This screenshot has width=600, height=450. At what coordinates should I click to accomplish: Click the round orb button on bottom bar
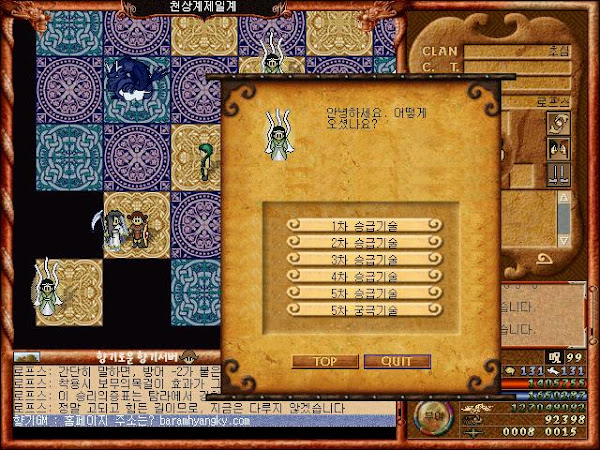point(430,409)
